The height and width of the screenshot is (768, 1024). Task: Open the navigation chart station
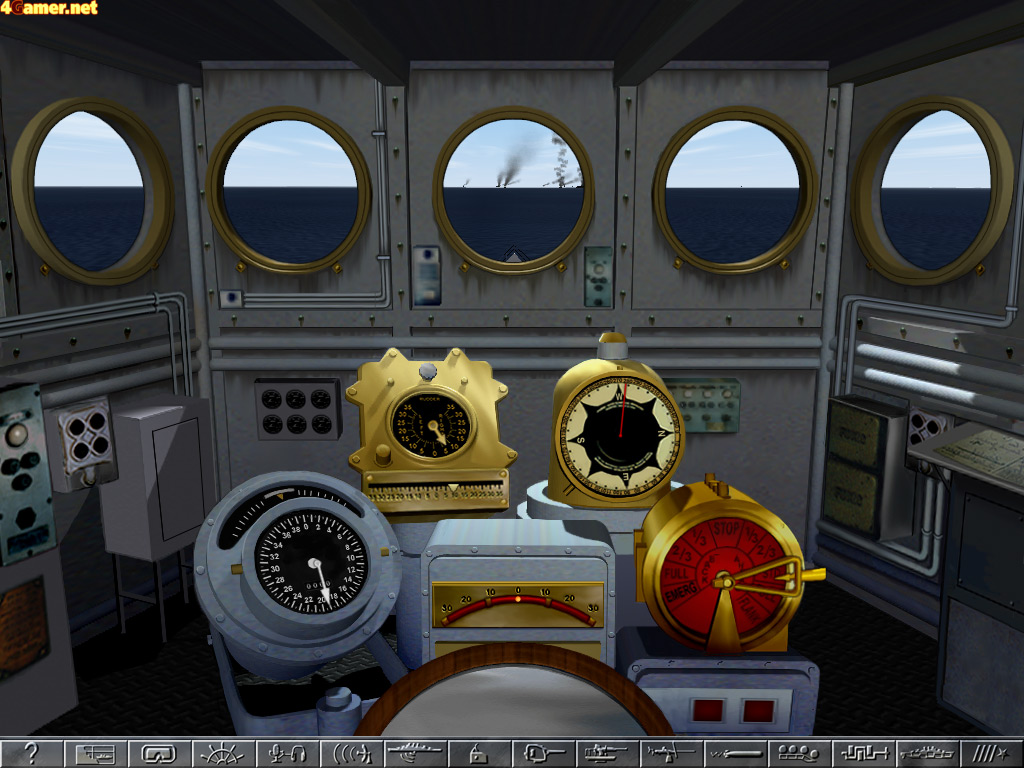(95, 753)
